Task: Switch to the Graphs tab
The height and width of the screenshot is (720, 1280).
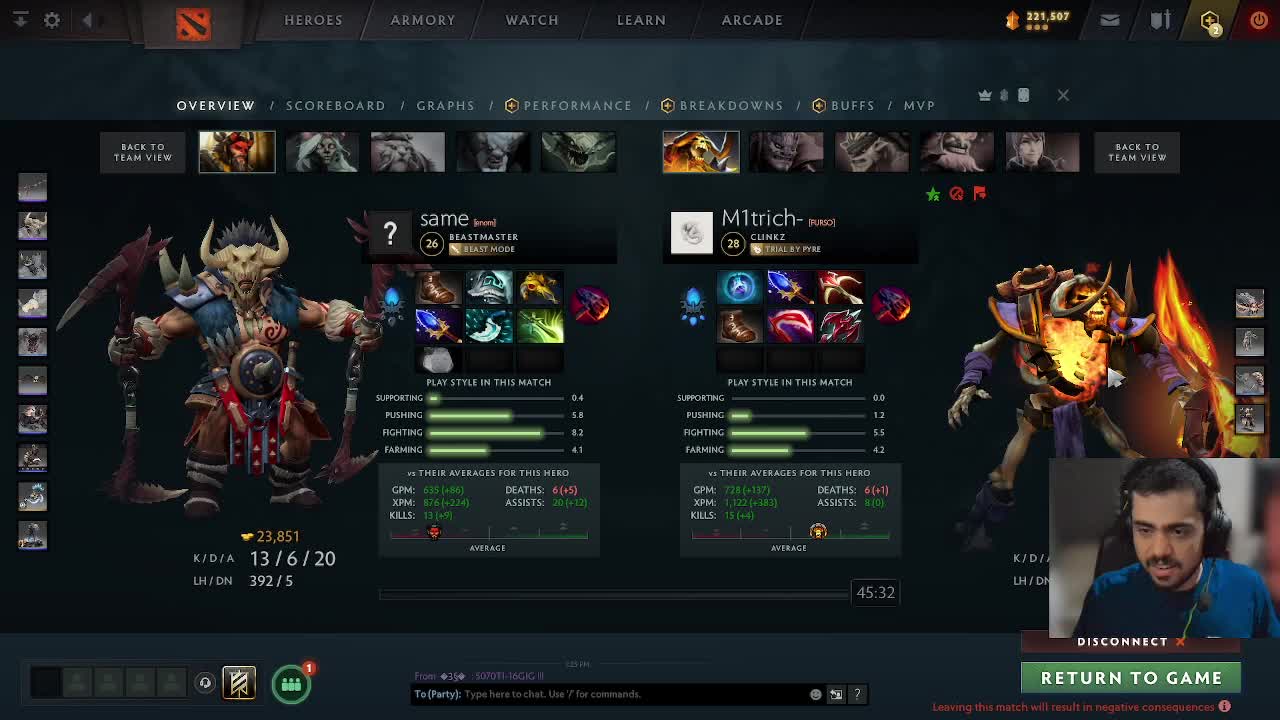Action: (x=445, y=105)
